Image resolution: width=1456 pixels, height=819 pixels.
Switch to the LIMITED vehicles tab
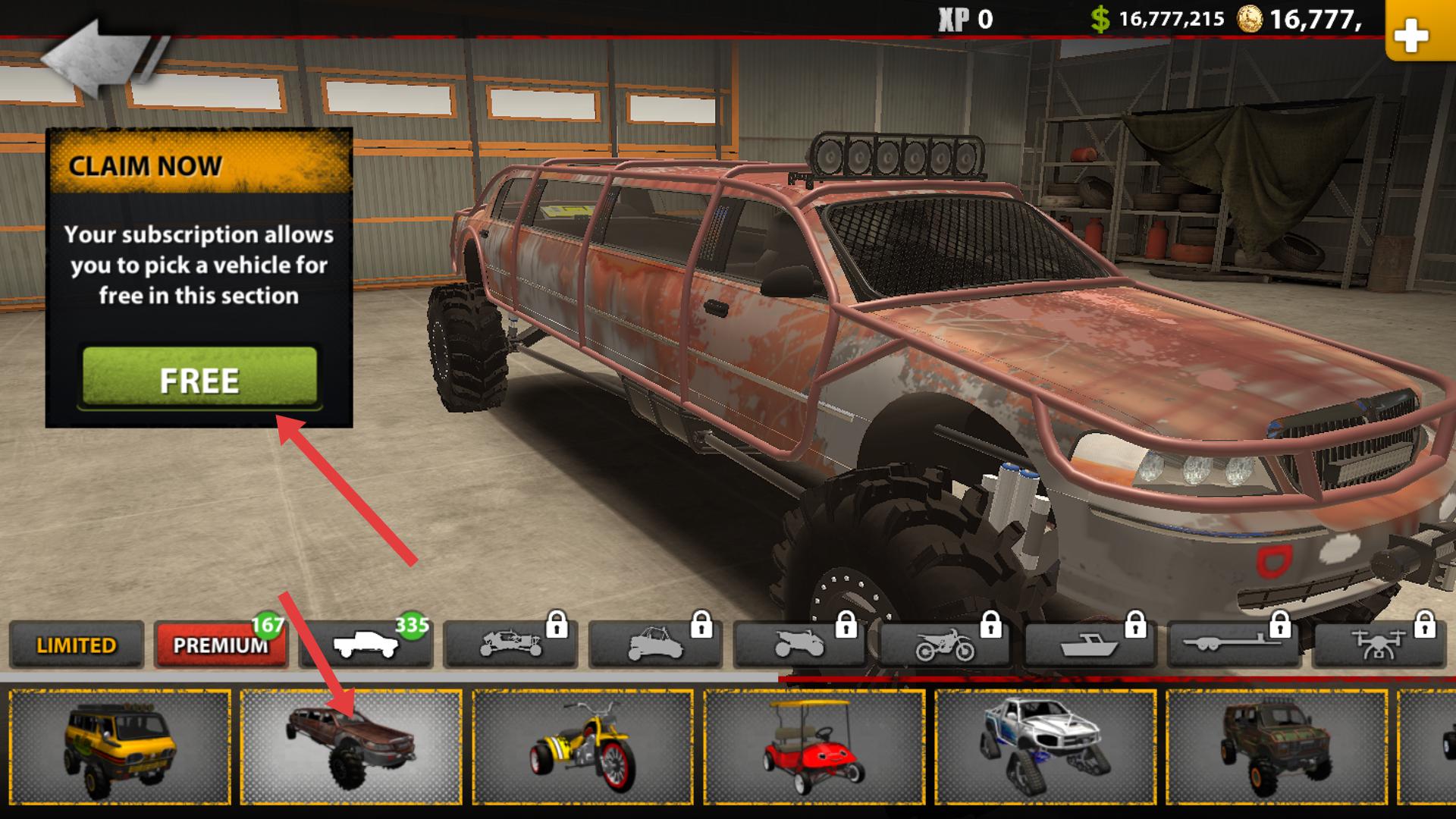click(77, 645)
